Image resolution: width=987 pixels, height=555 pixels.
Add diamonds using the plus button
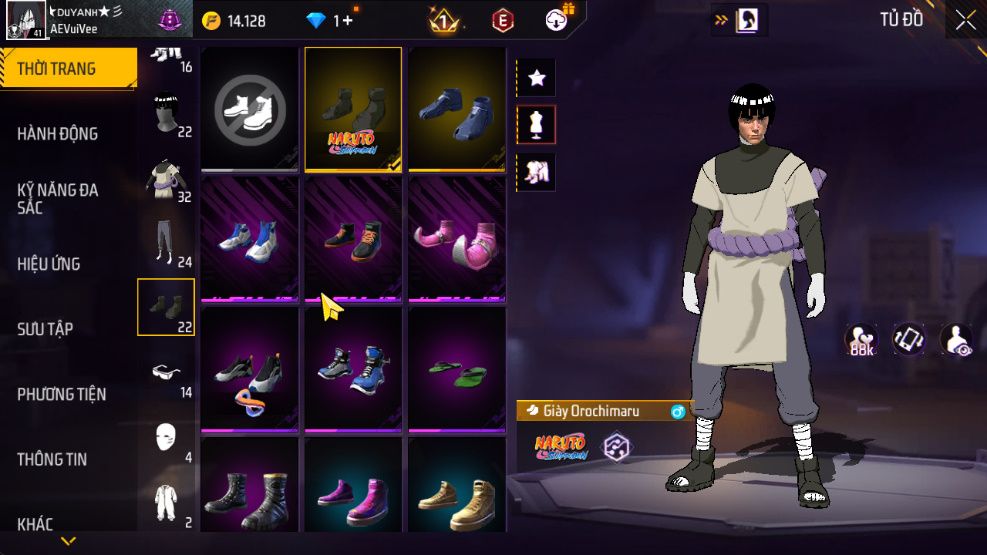346,20
